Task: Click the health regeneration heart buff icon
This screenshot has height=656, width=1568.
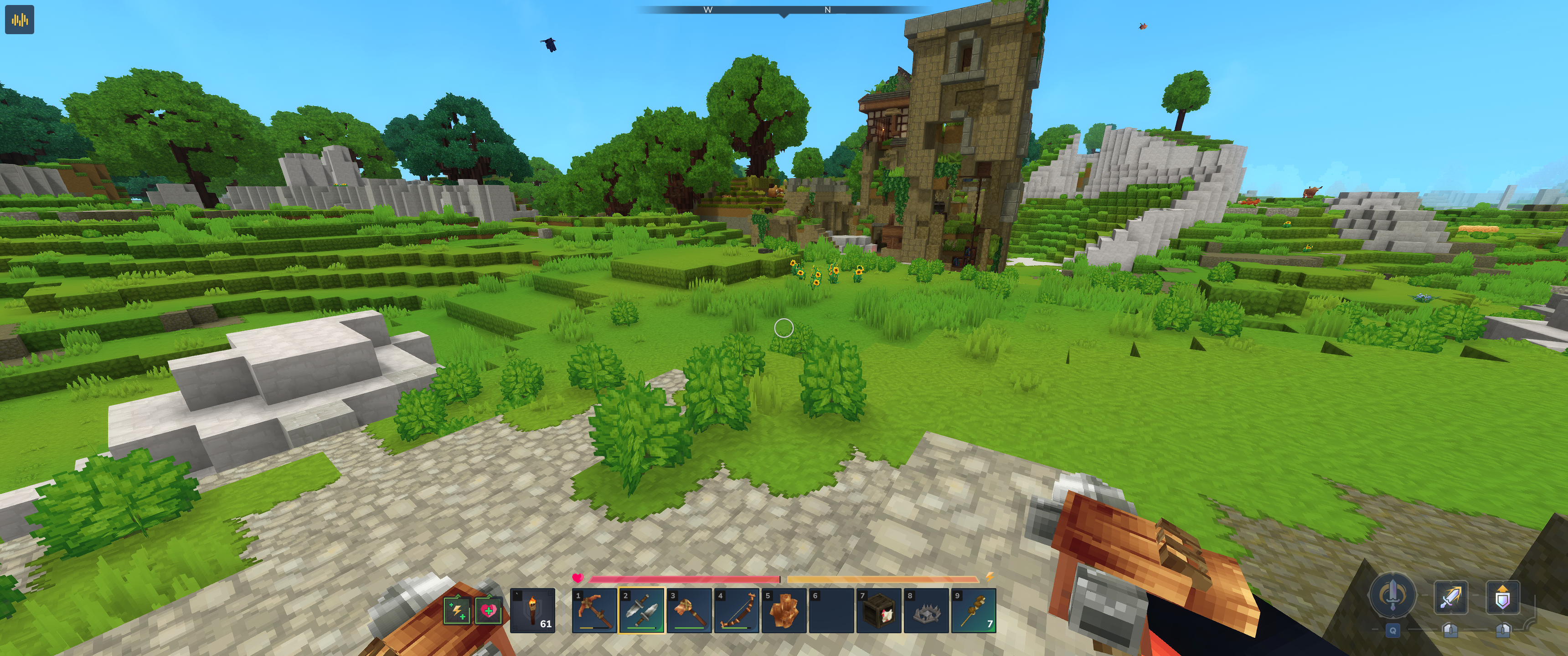Action: click(488, 610)
